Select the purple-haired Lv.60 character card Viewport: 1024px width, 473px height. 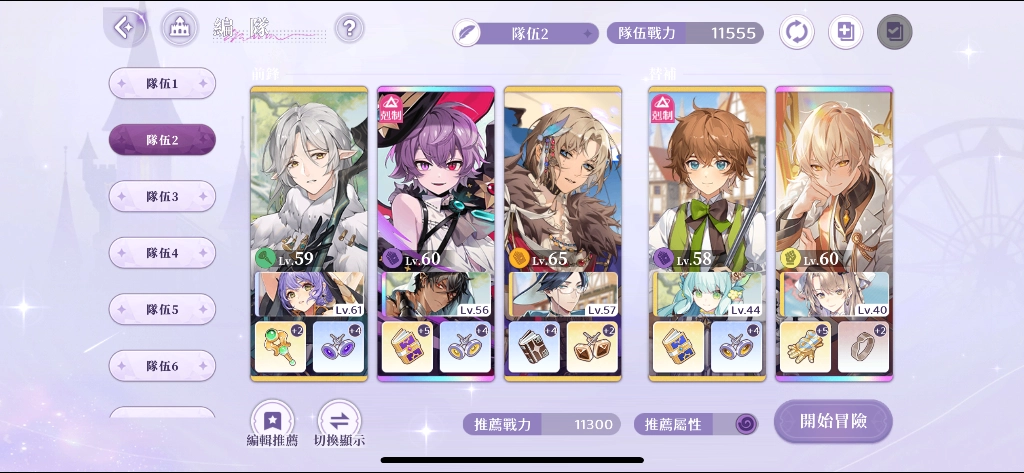tap(436, 180)
